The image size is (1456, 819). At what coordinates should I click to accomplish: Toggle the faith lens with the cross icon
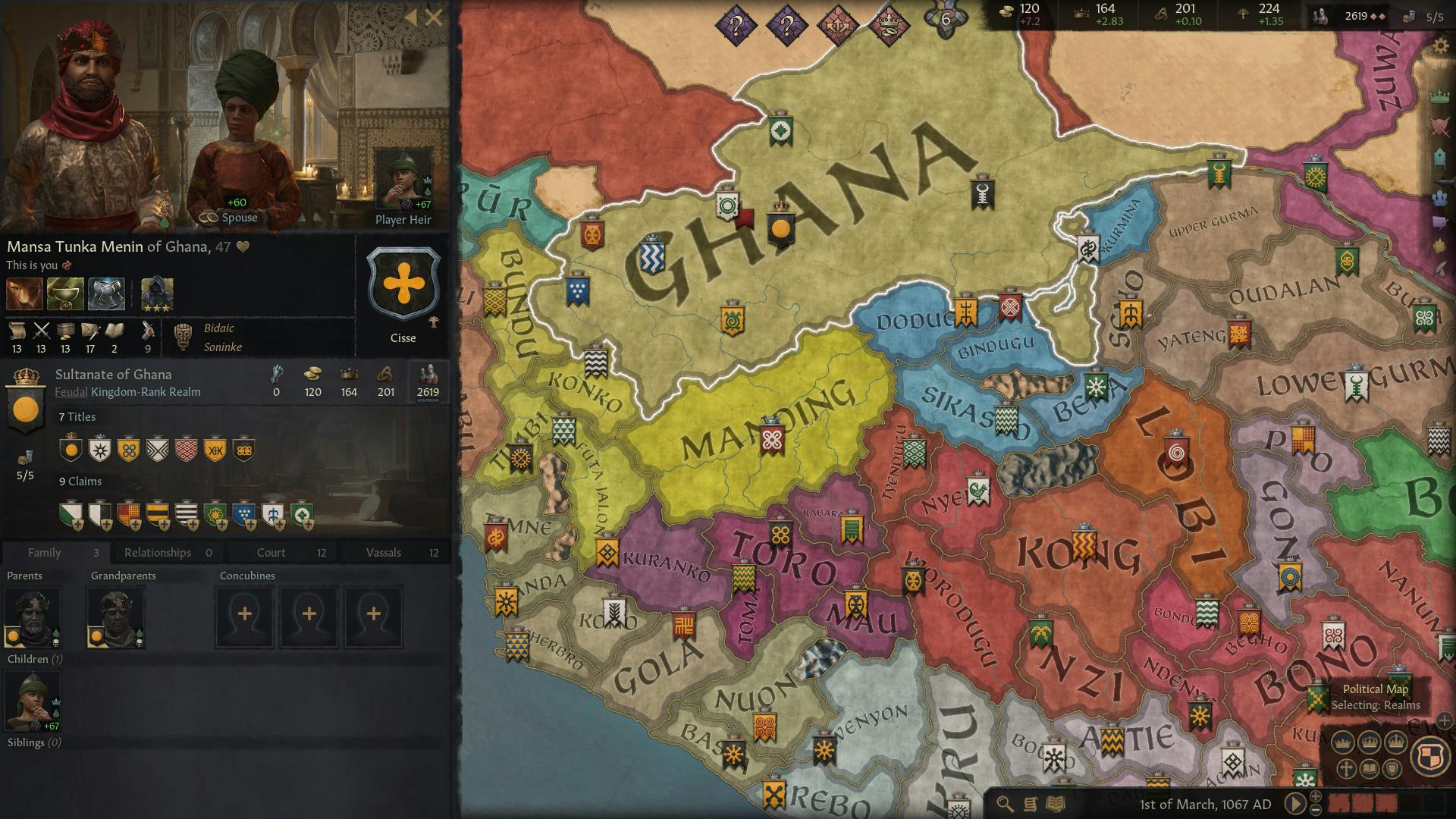pos(1347,769)
